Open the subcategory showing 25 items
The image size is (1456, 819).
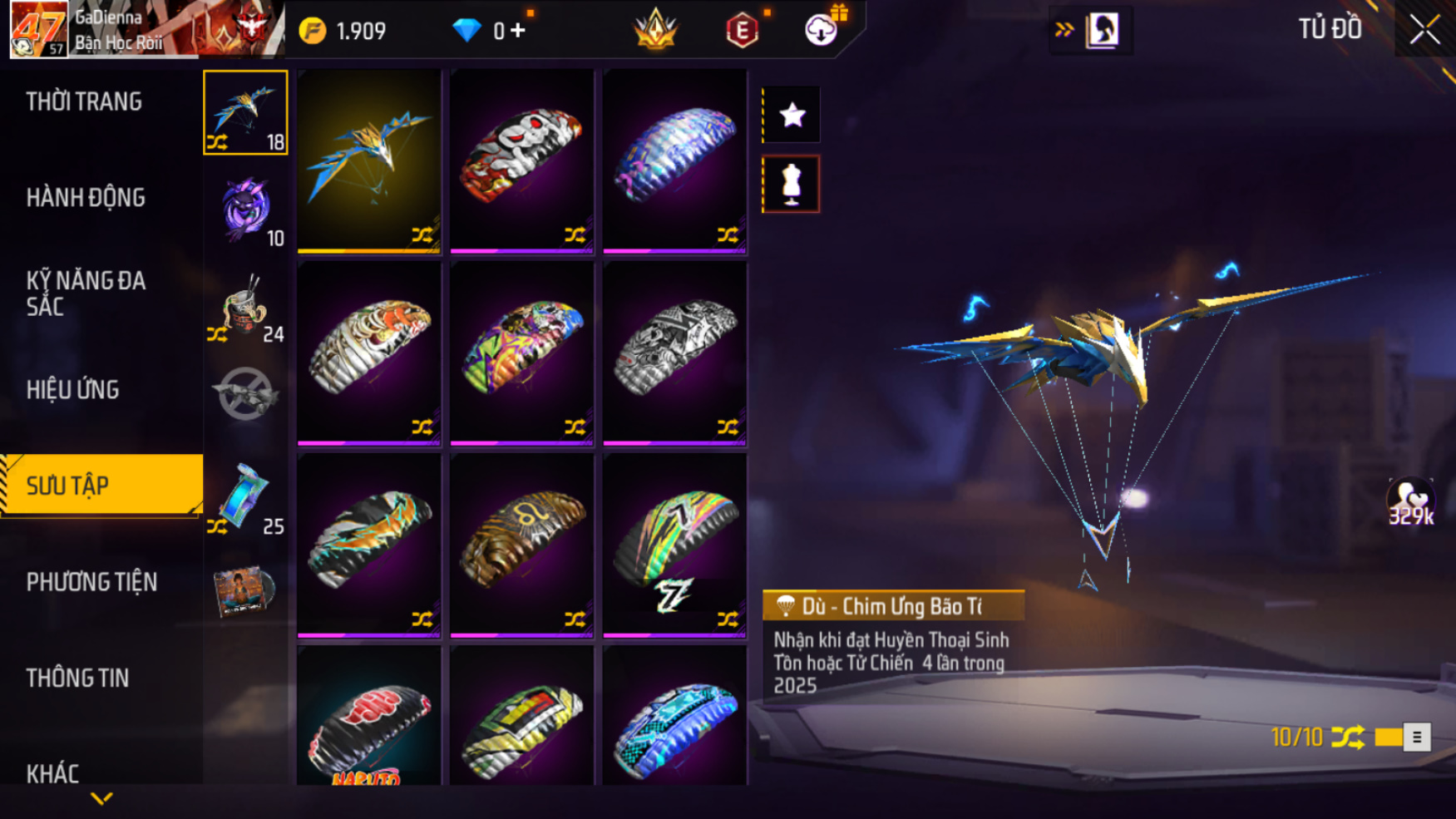(x=245, y=497)
